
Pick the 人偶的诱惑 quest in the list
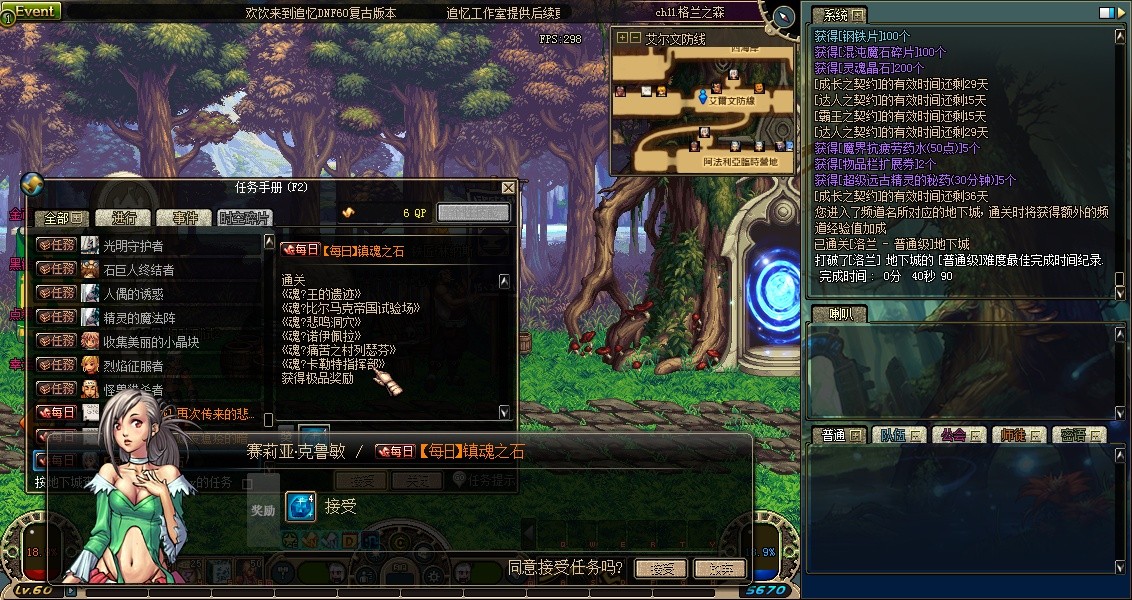pos(133,293)
